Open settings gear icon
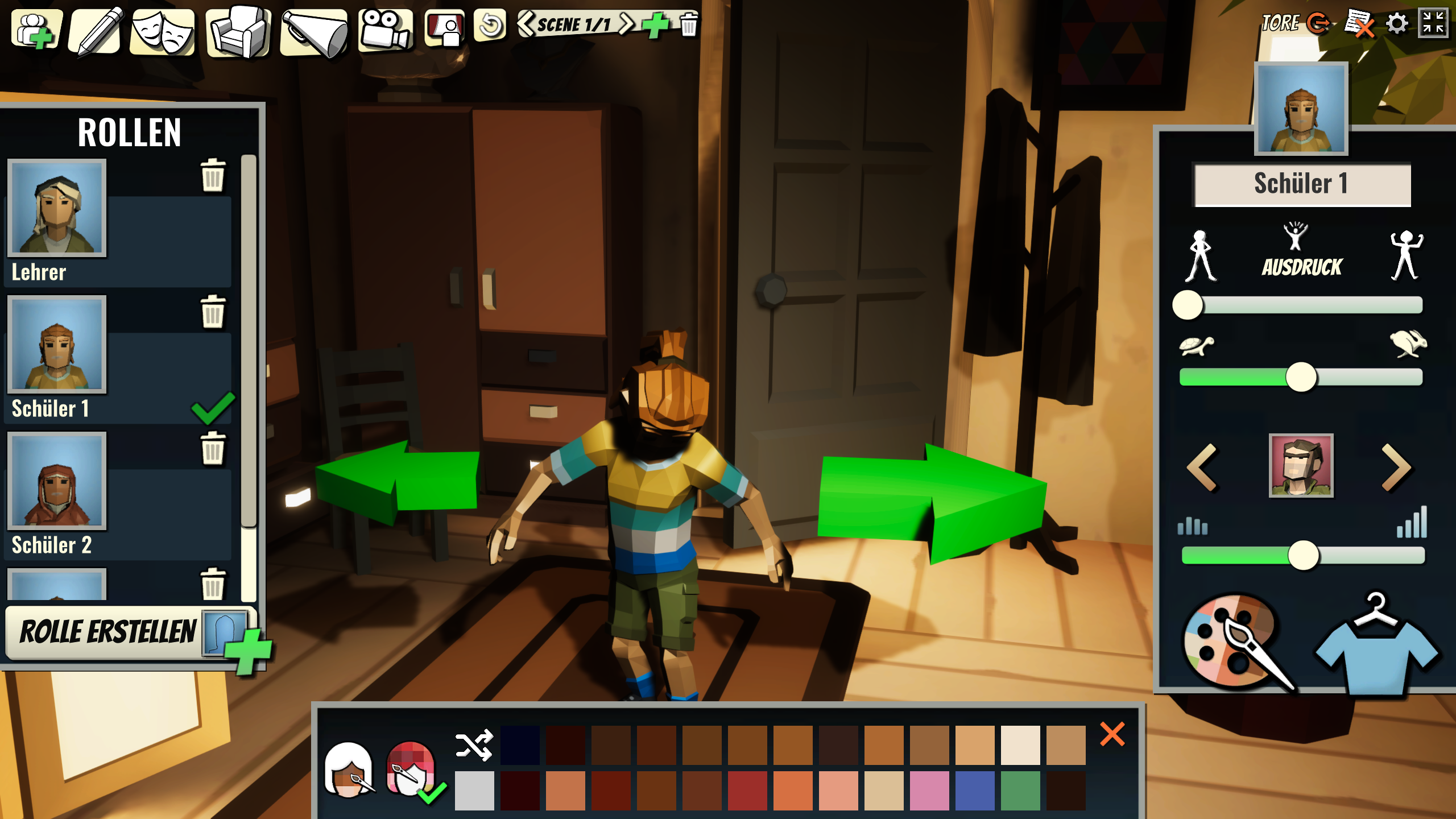The height and width of the screenshot is (819, 1456). (1397, 24)
